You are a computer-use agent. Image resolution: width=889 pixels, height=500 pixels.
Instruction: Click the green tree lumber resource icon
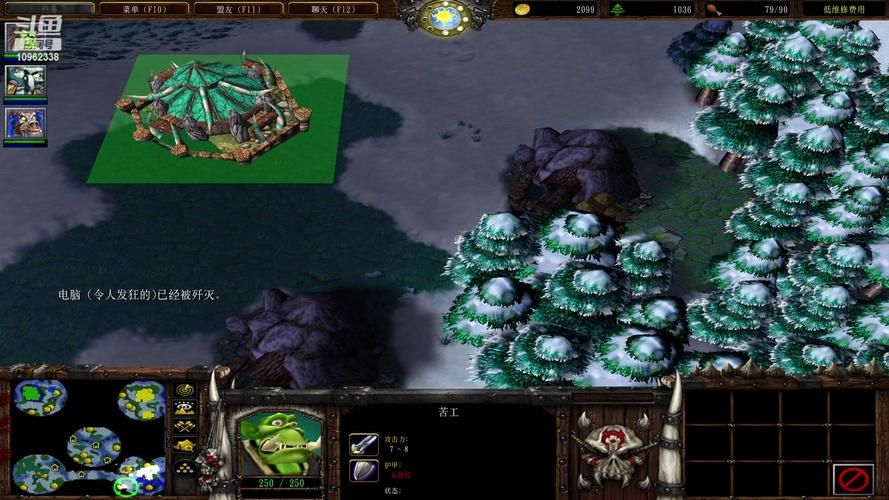617,9
